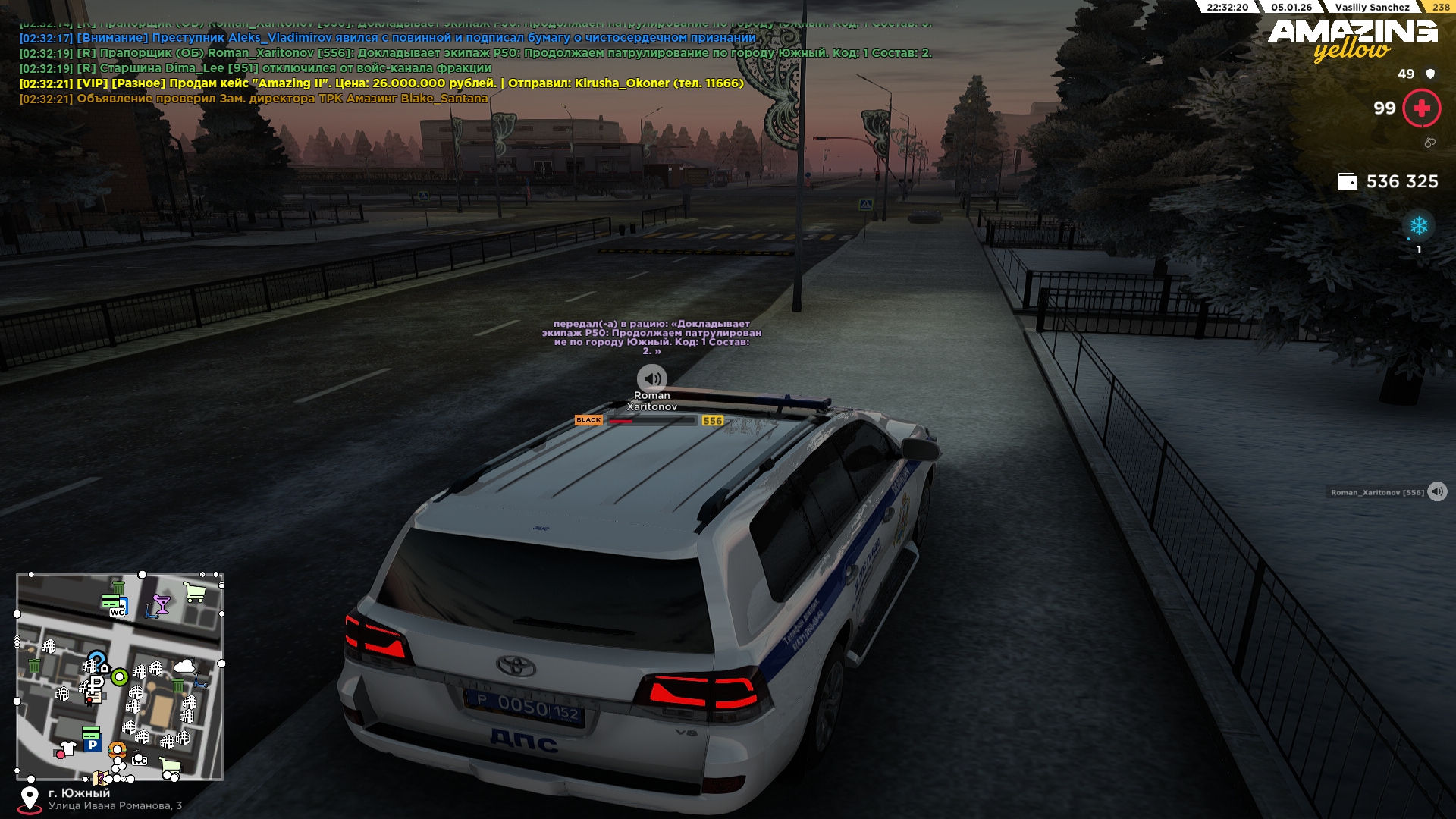Select the armor shield icon
The height and width of the screenshot is (819, 1456).
click(1430, 74)
